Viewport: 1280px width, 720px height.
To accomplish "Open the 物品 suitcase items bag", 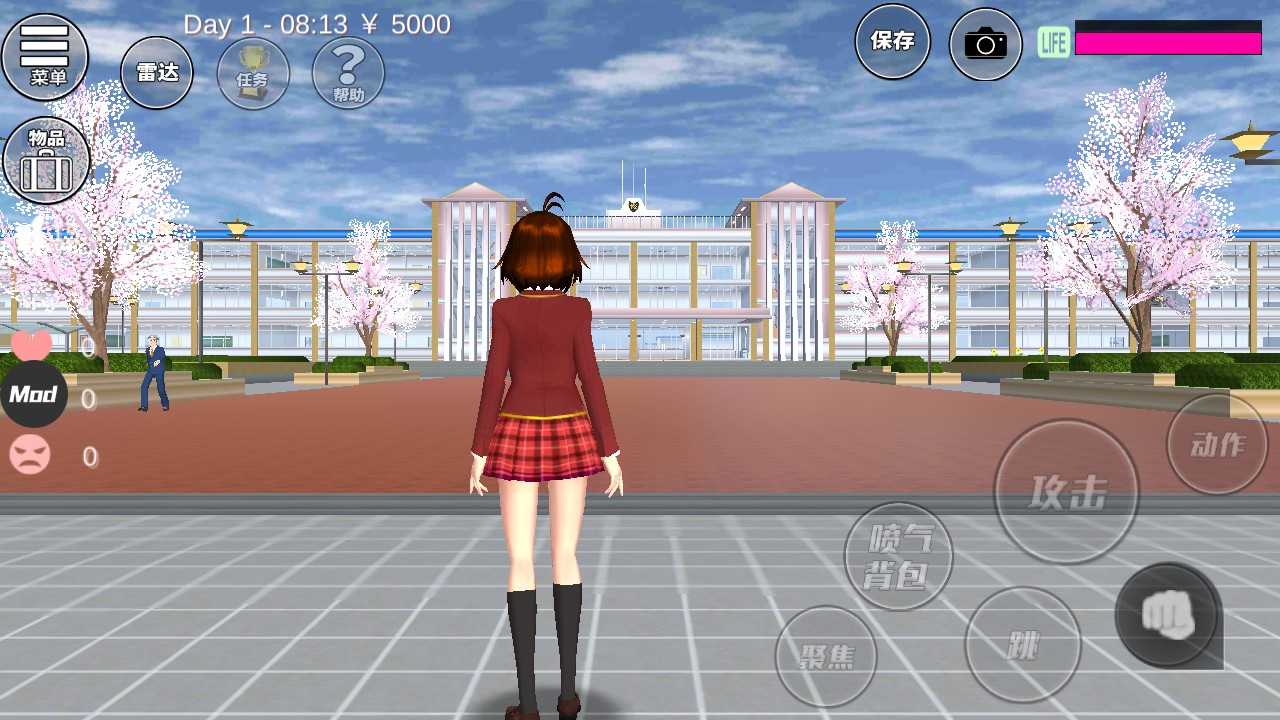I will [47, 160].
